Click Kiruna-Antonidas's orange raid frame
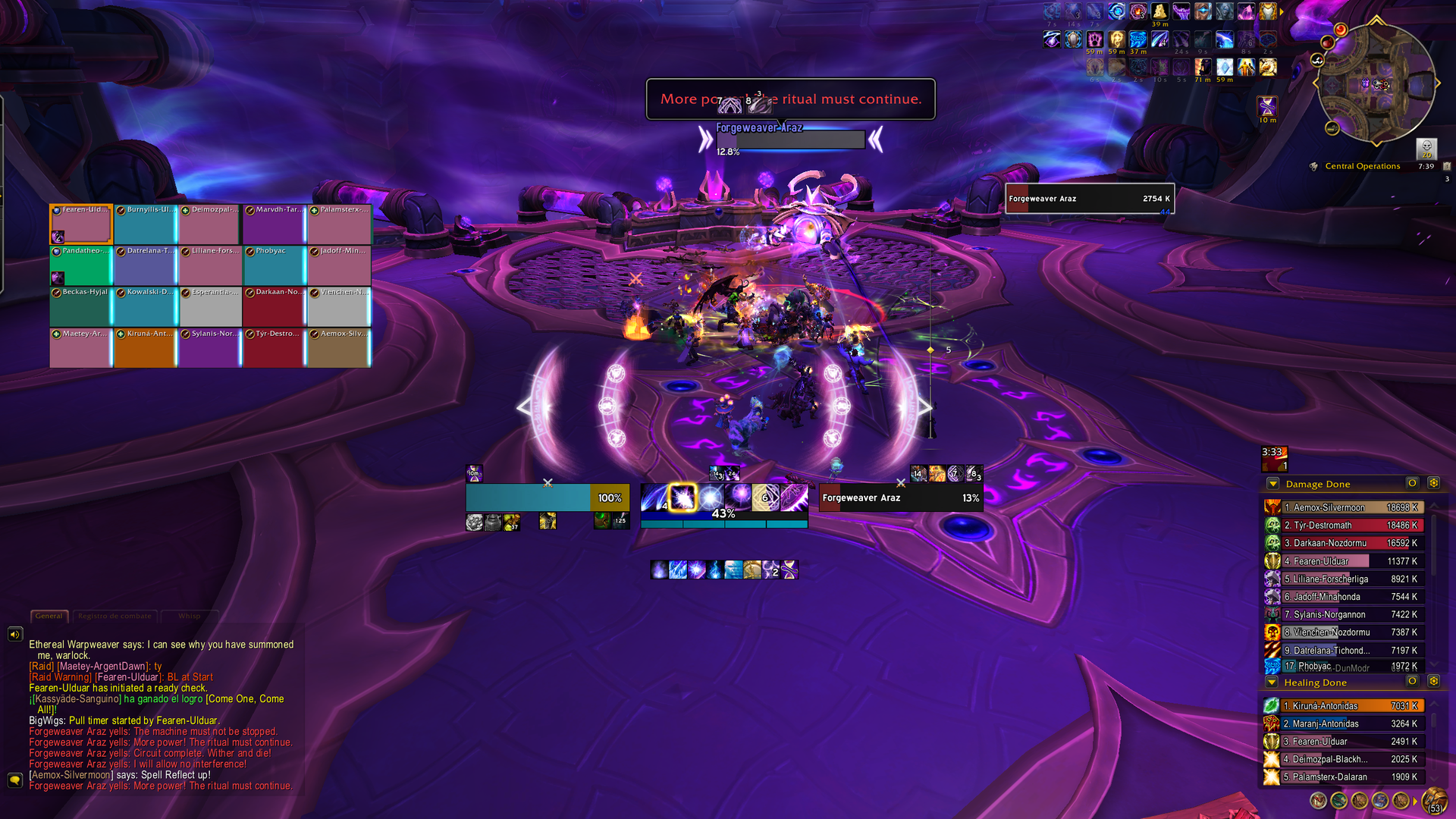Screen dimensions: 1456x819 pyautogui.click(x=146, y=348)
